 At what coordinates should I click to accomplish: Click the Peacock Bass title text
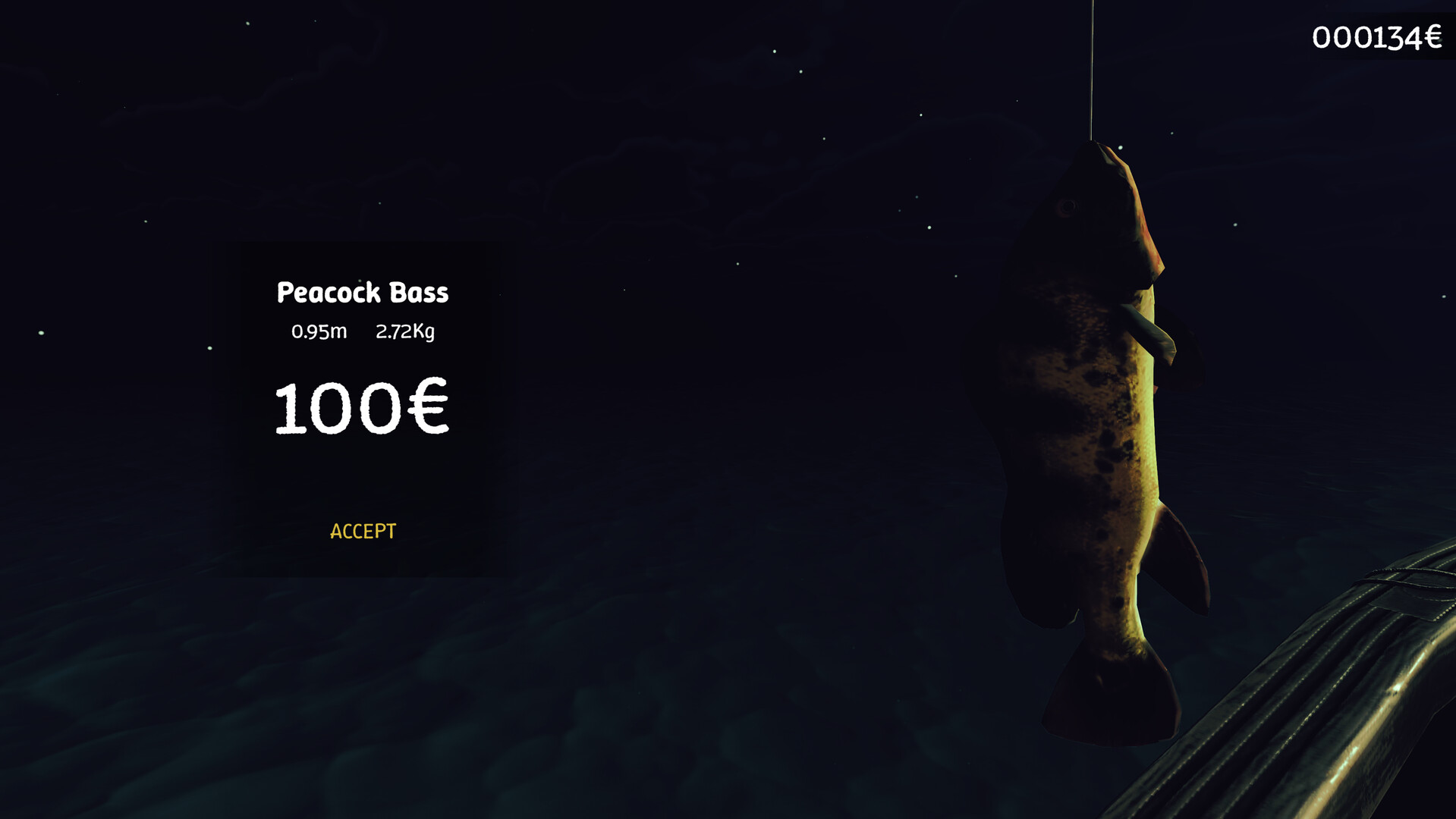pos(362,292)
